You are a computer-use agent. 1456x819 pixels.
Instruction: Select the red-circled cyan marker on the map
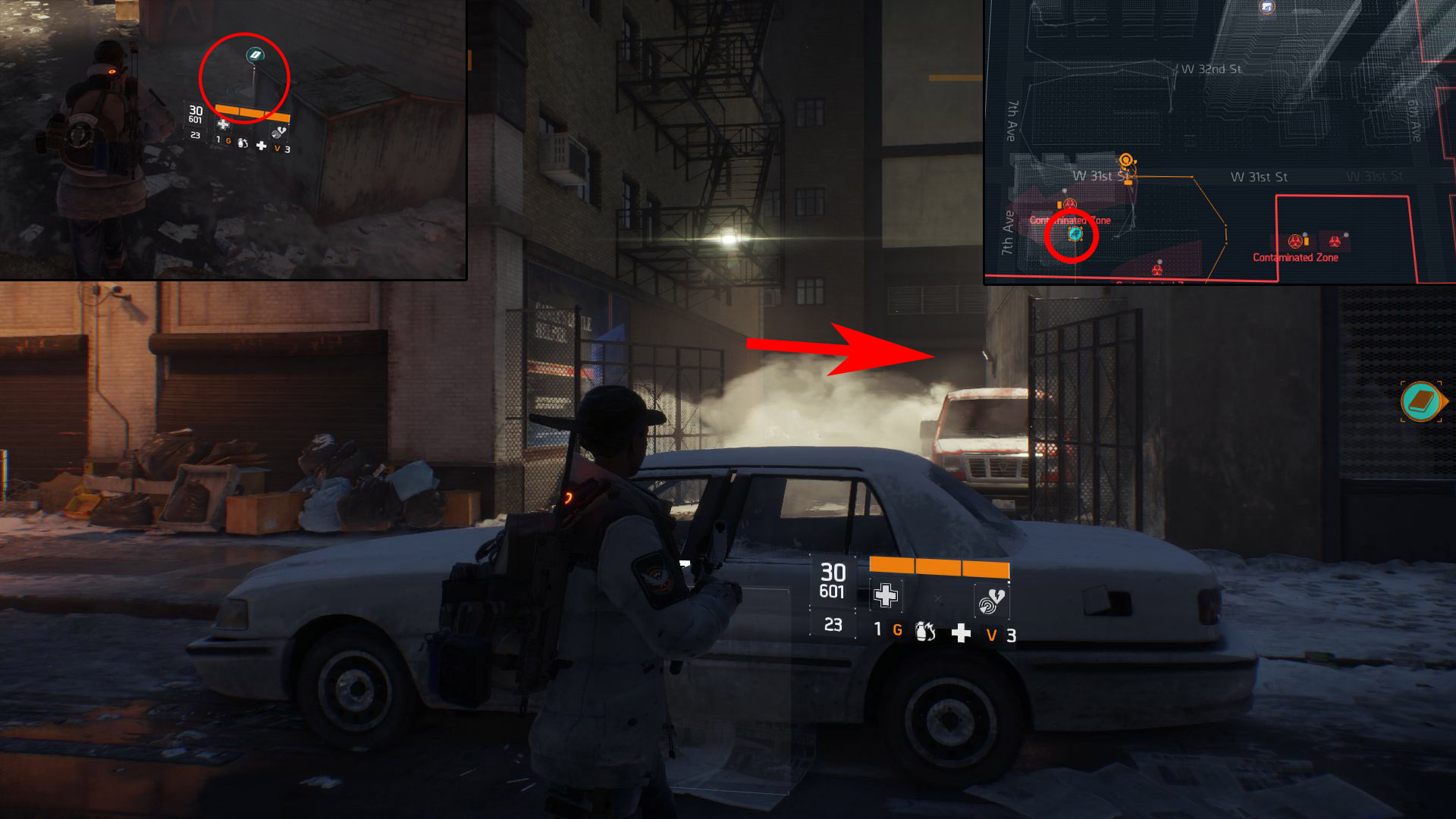pyautogui.click(x=1075, y=234)
